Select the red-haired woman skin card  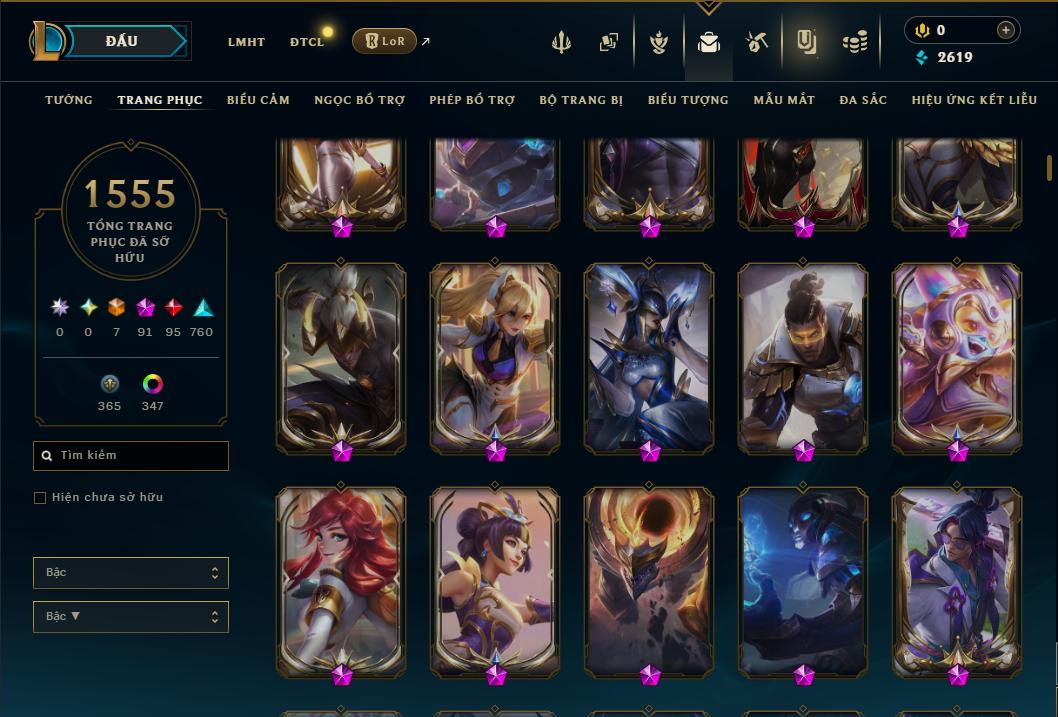340,580
